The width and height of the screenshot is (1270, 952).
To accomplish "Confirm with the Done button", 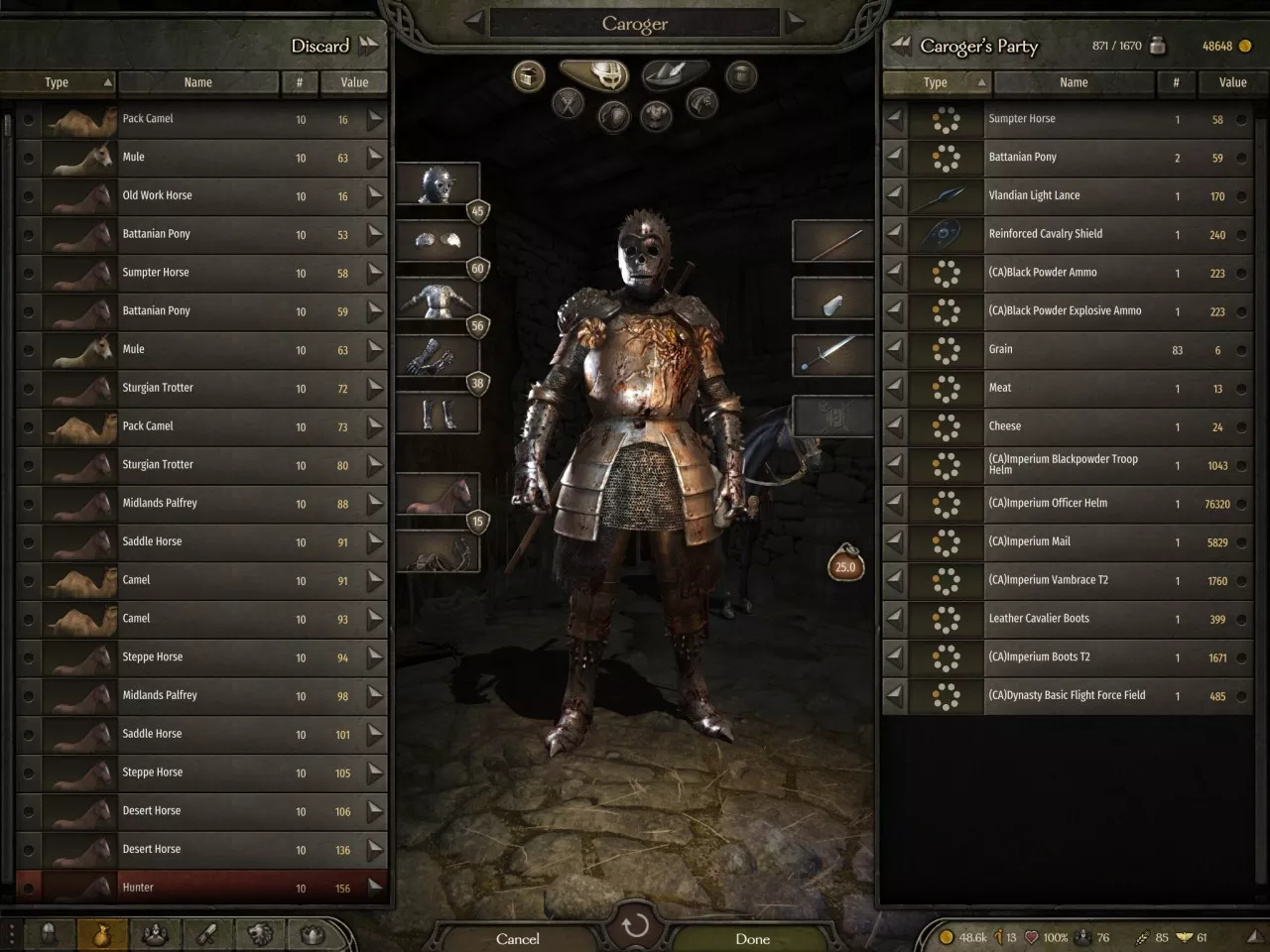I will 752,938.
